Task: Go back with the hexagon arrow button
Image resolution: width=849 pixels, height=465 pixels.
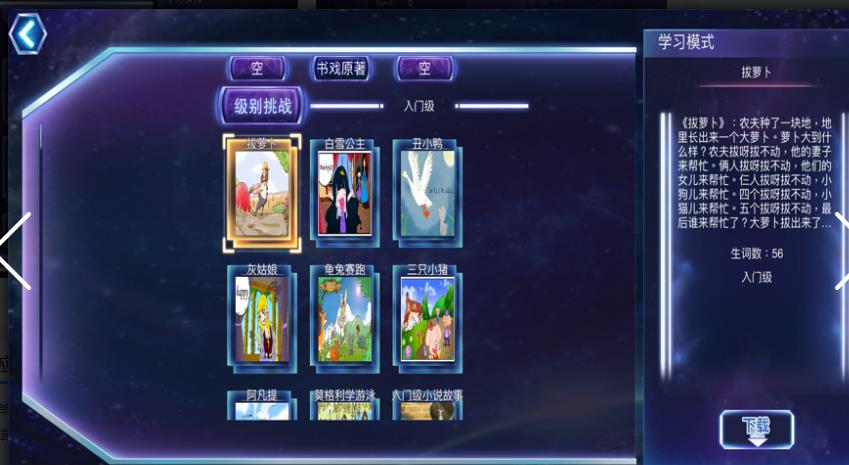Action: [27, 34]
